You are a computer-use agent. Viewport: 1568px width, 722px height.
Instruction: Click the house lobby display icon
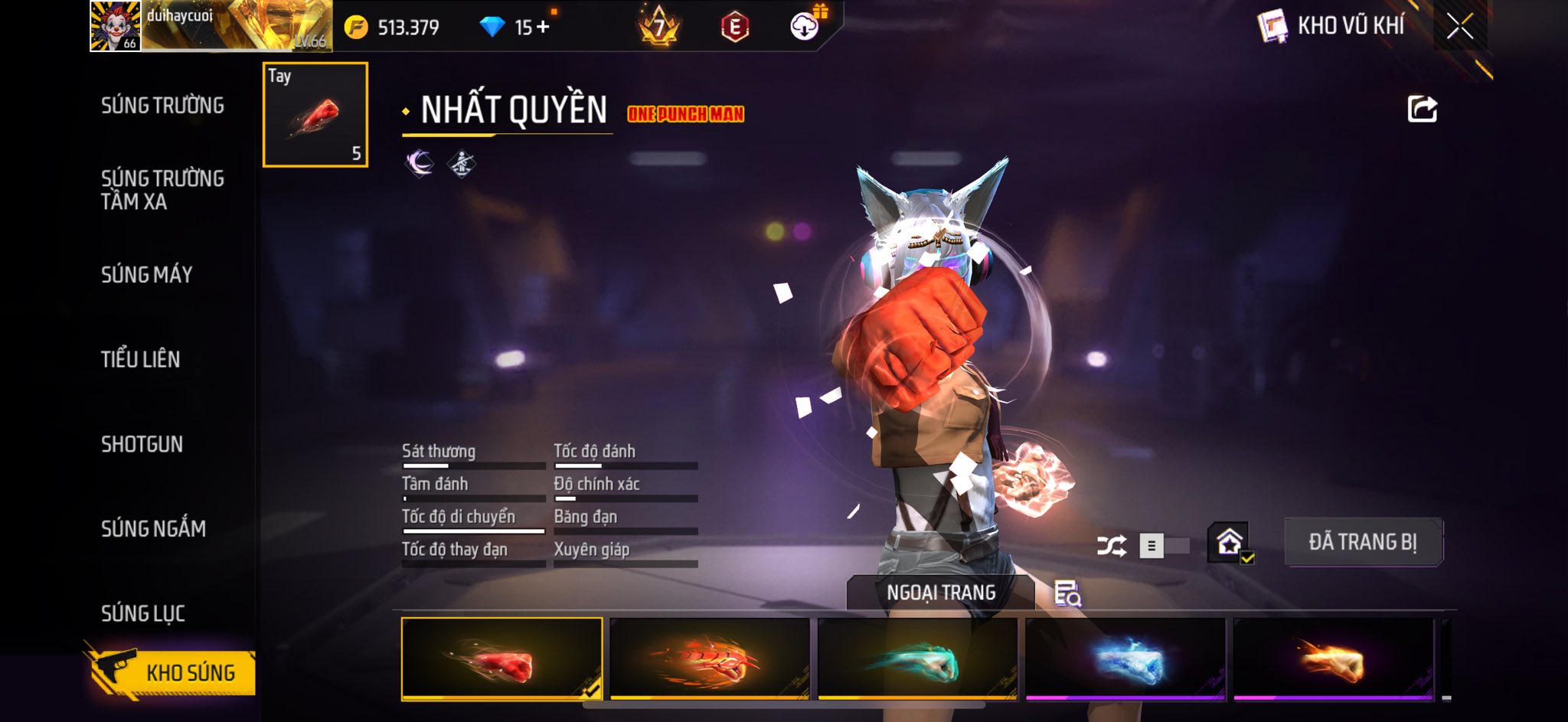(1230, 543)
